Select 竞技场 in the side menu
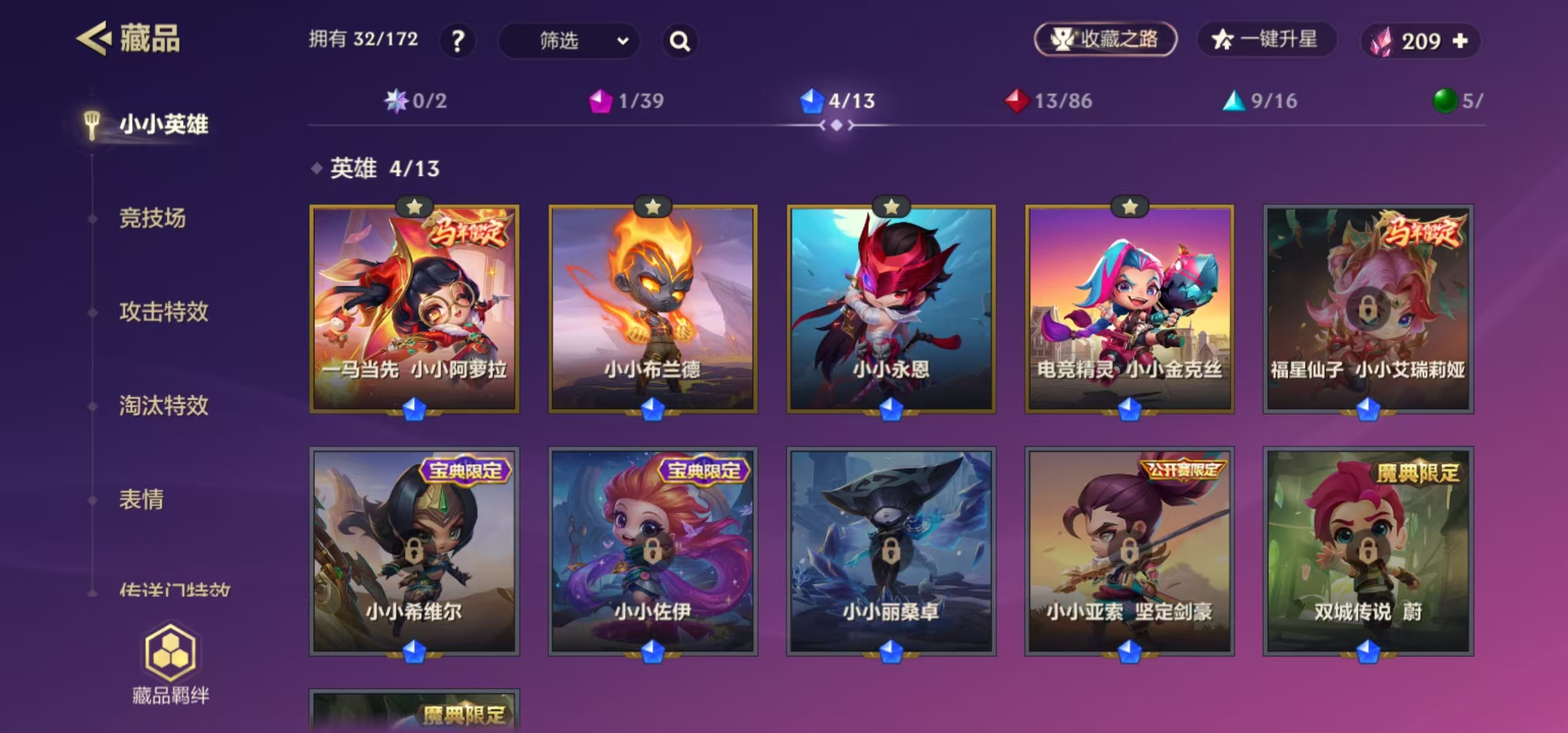 point(152,219)
